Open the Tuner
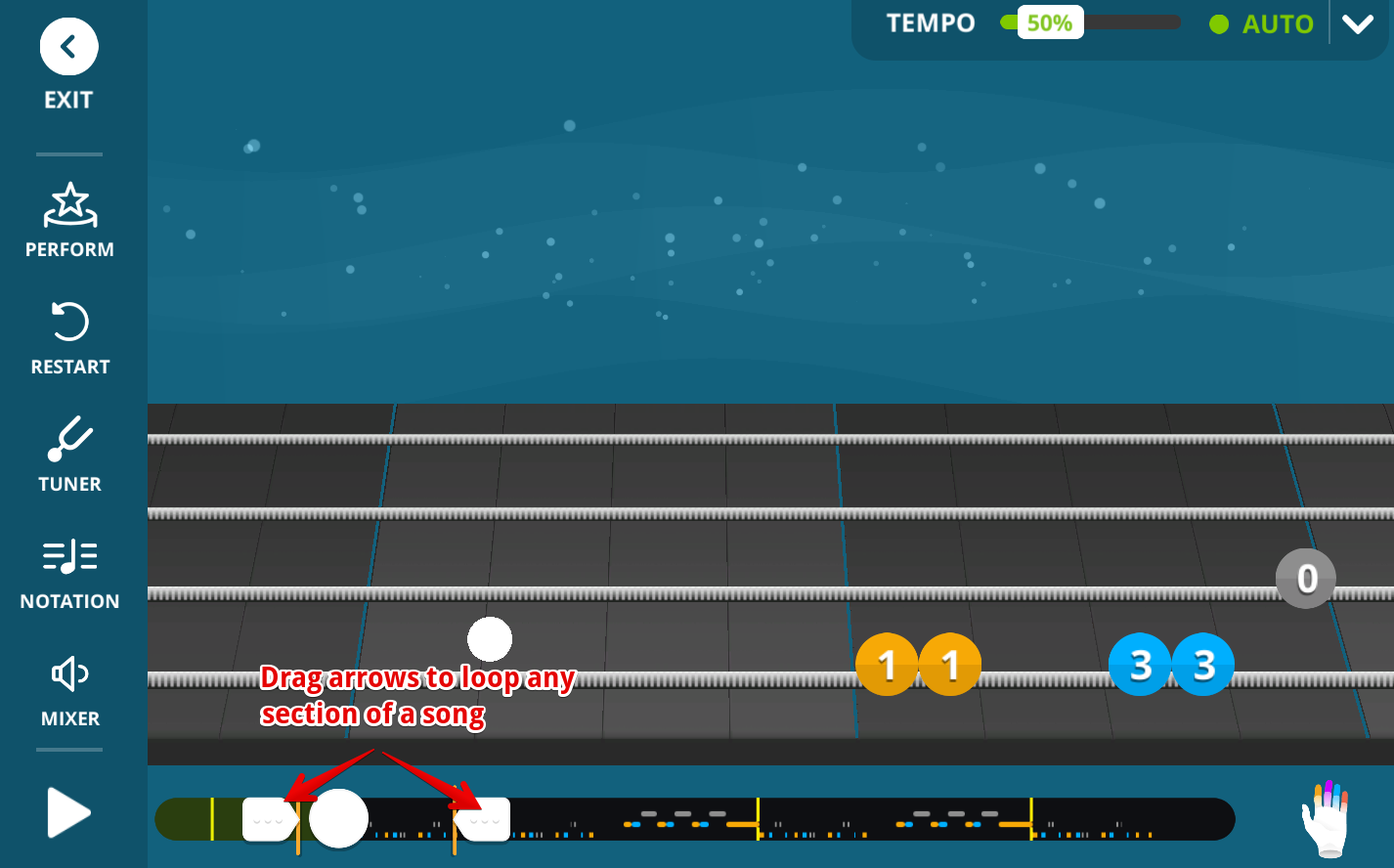Viewport: 1394px width, 868px height. (69, 456)
